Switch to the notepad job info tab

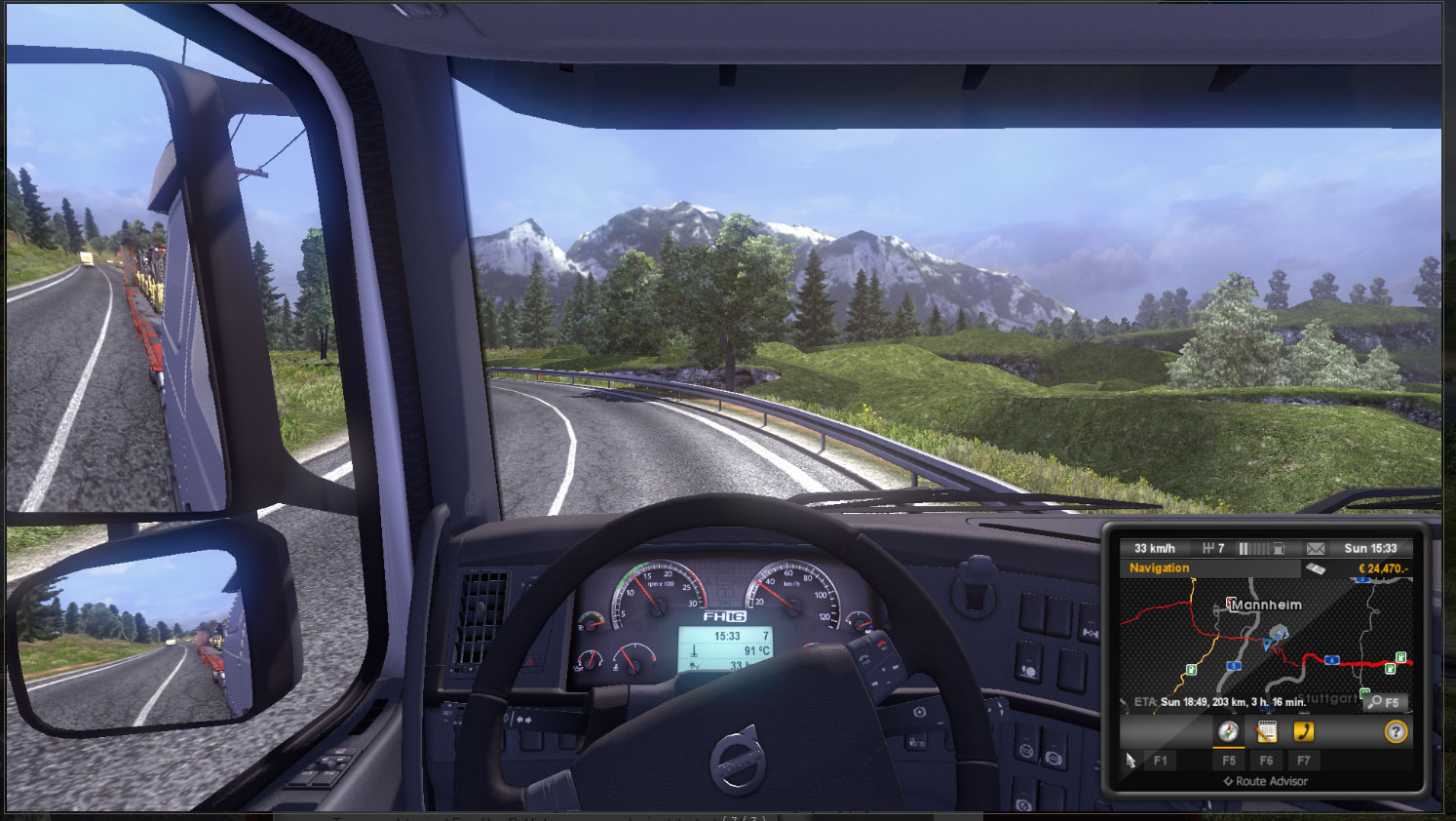(x=1266, y=731)
